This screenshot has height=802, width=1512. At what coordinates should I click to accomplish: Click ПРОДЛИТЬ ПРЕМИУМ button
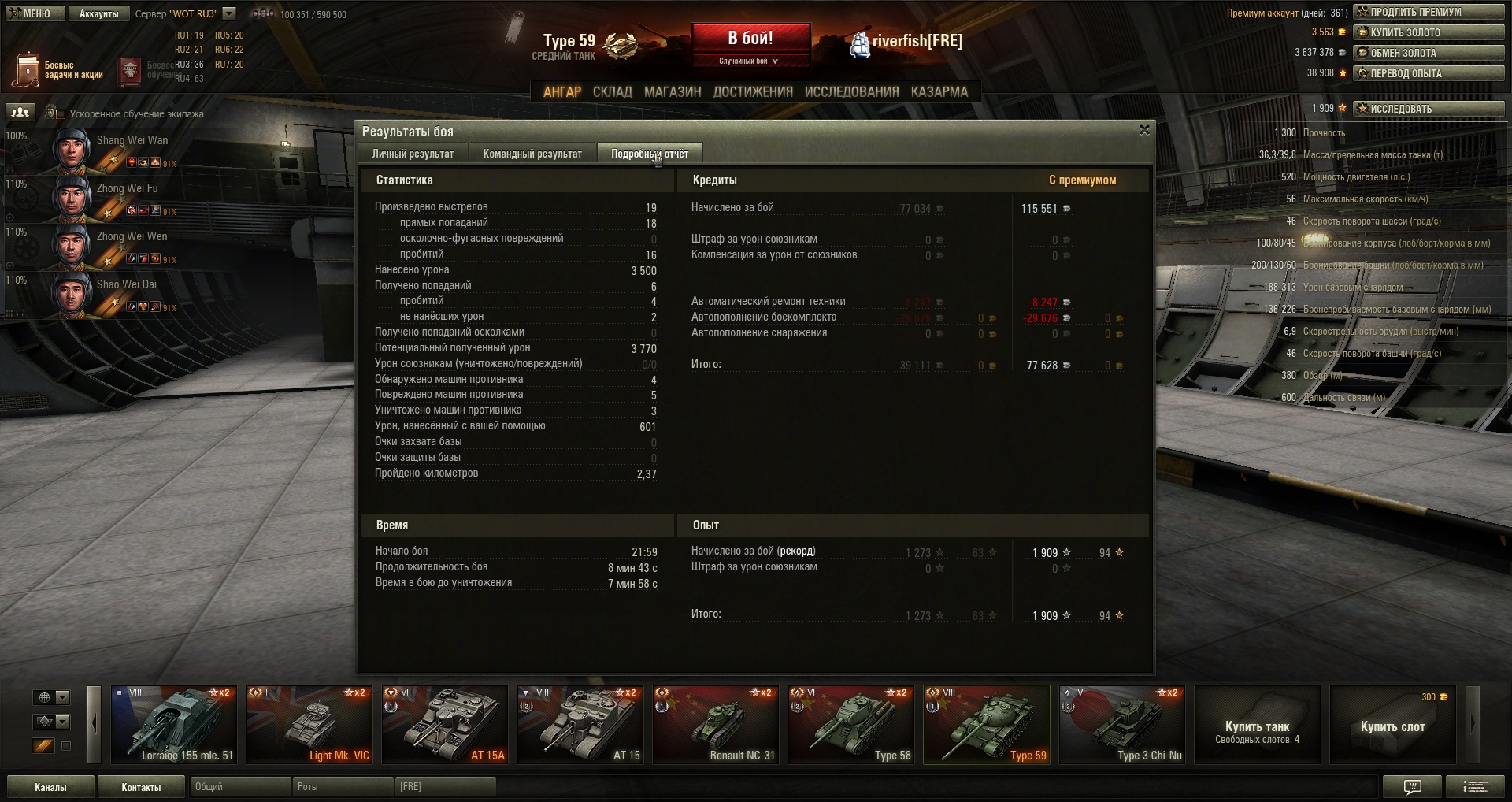point(1429,12)
